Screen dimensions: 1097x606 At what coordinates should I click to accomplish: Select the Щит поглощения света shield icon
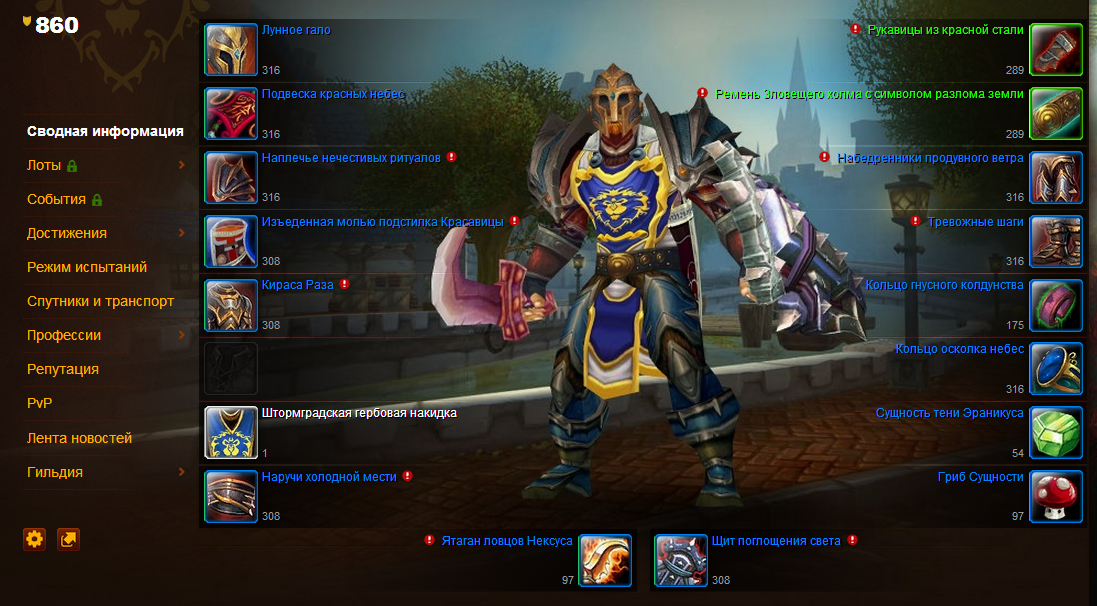(681, 560)
